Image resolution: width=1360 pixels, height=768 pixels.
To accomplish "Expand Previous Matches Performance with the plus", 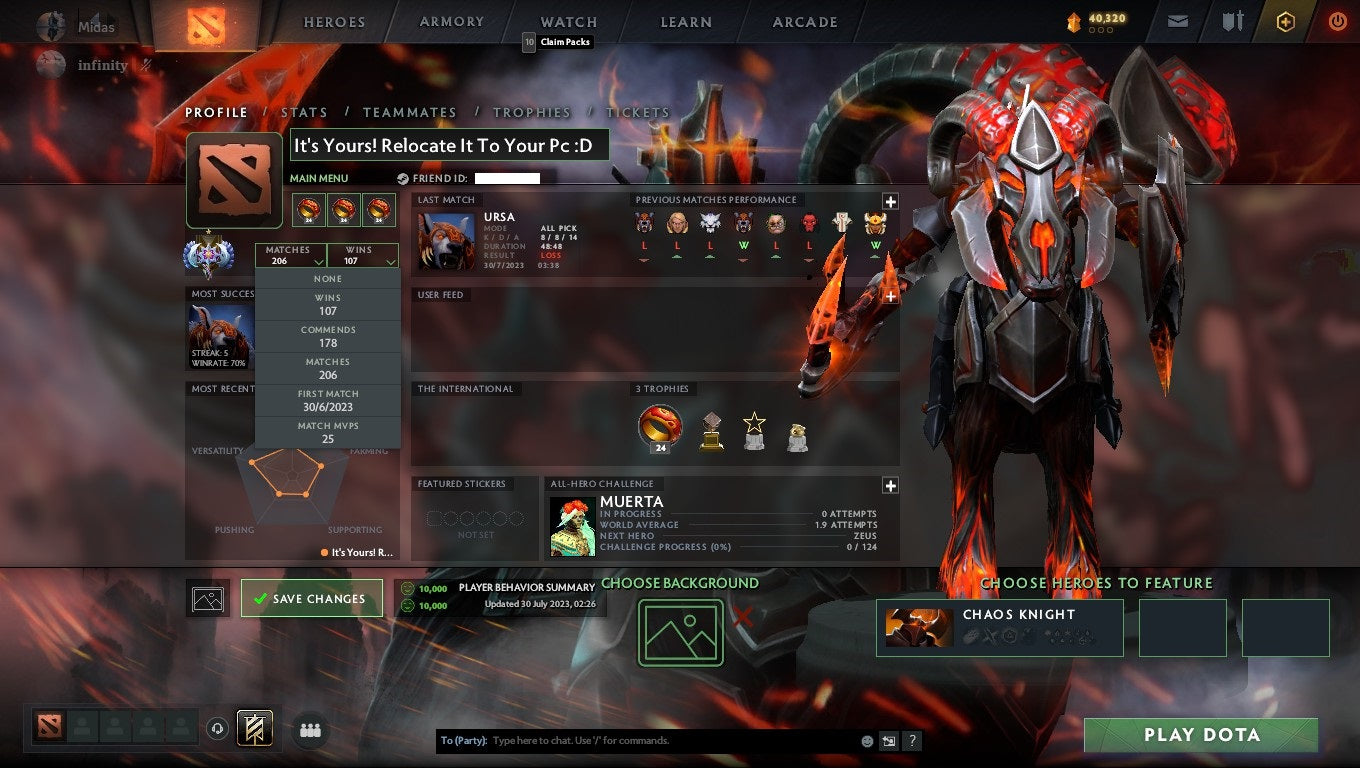I will click(889, 202).
